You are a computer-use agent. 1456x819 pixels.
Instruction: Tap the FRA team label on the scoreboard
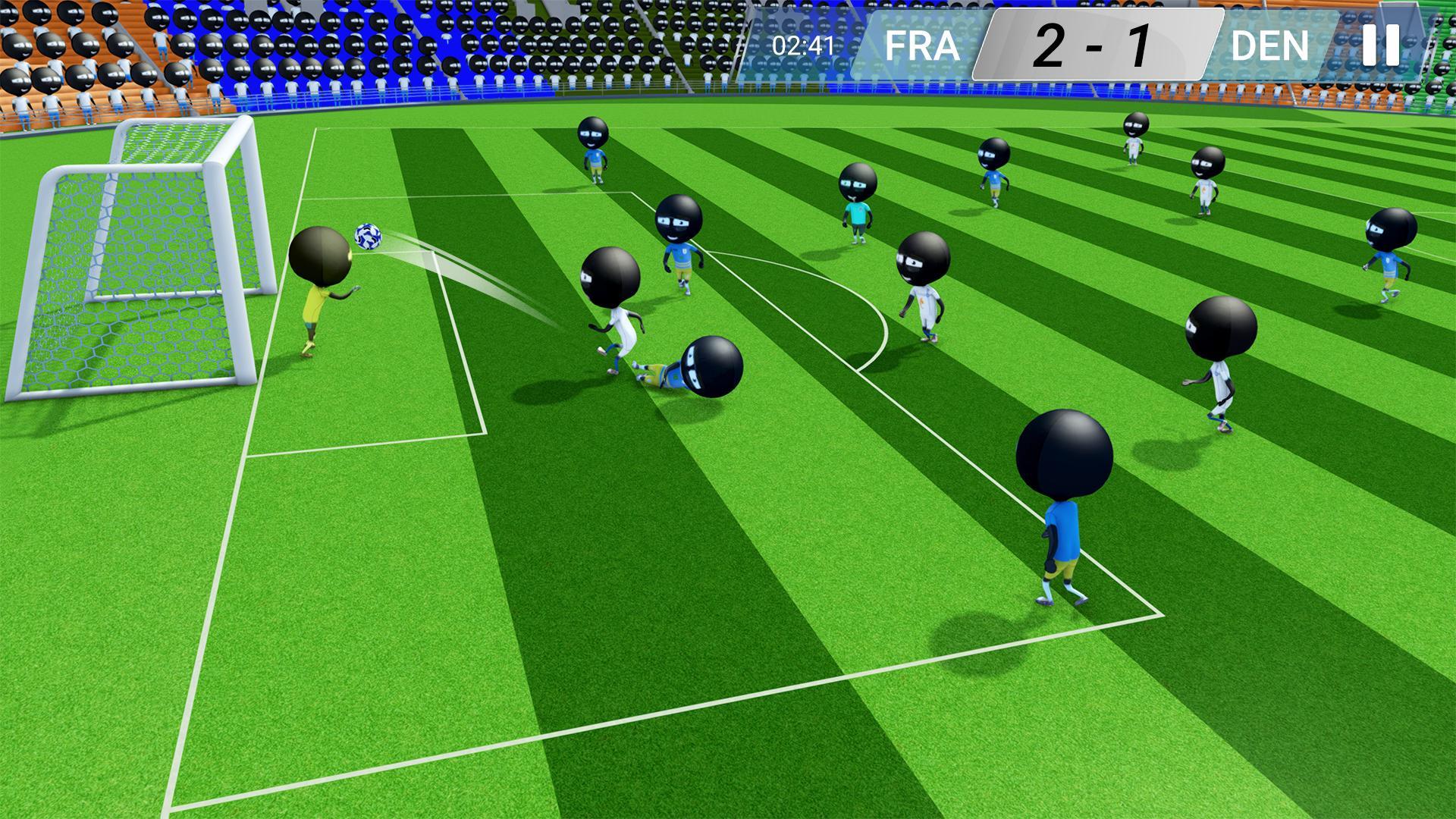(922, 47)
